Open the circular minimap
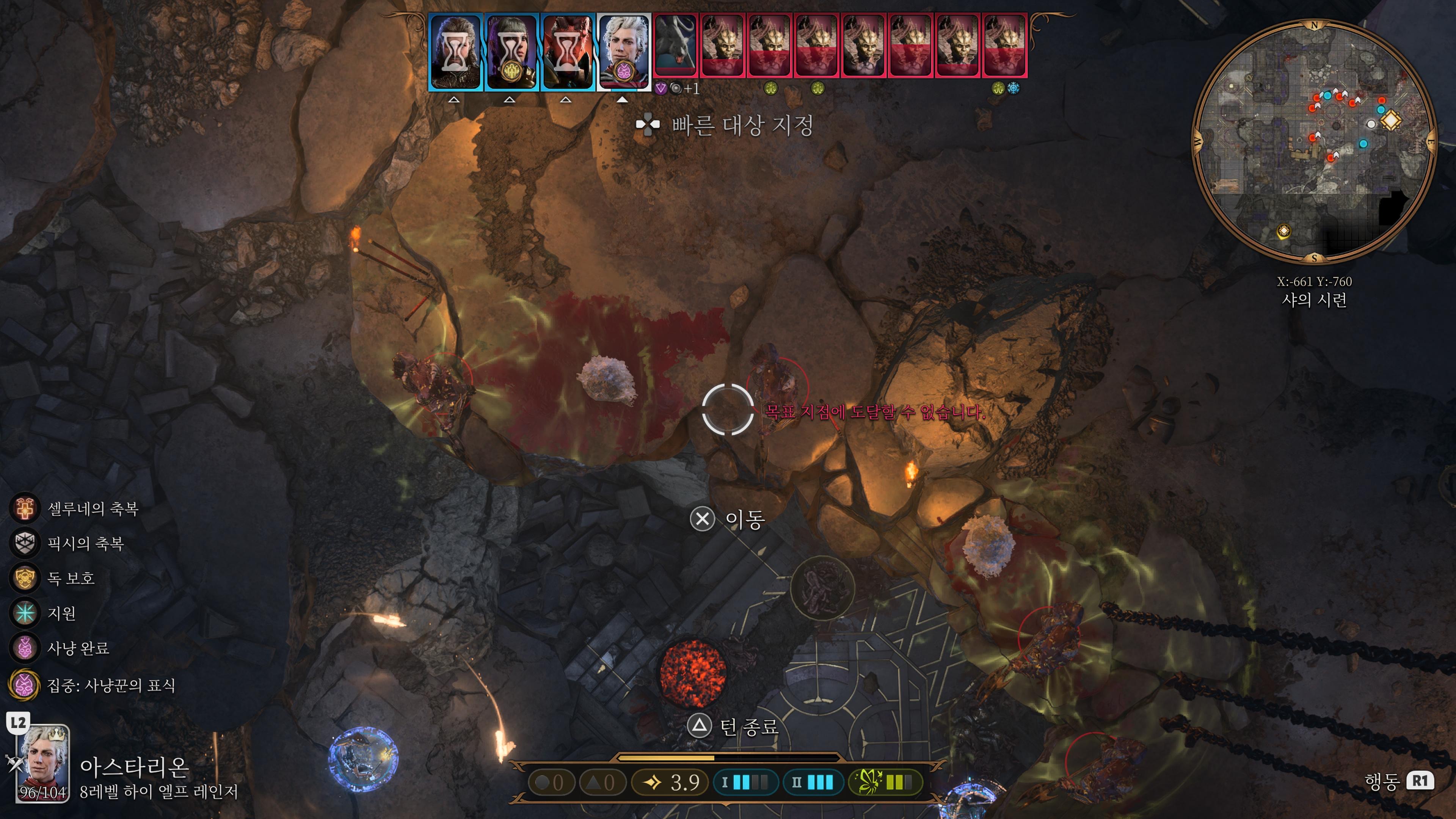Viewport: 1456px width, 819px height. pos(1313,141)
